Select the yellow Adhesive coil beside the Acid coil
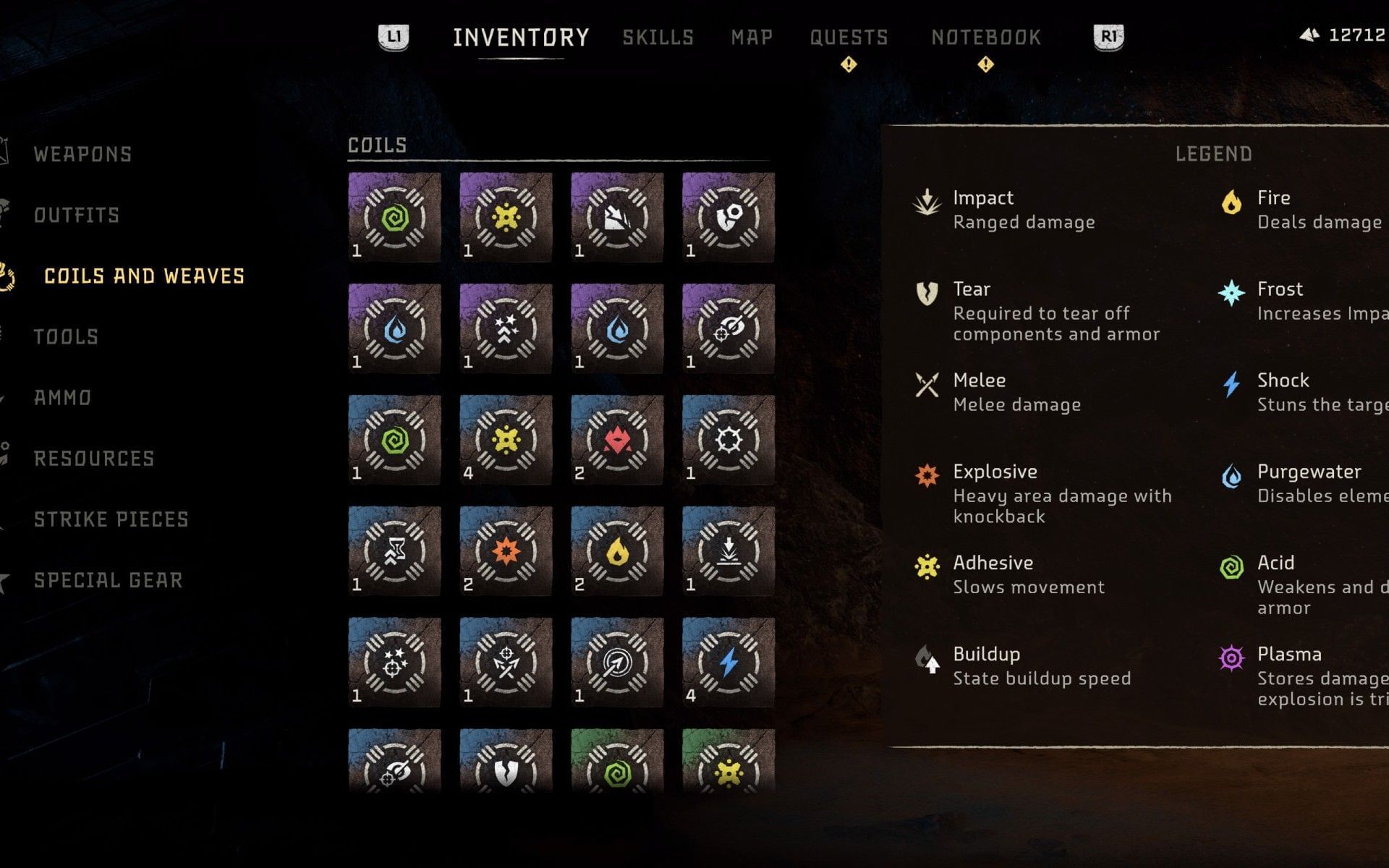This screenshot has width=1389, height=868. pos(505,217)
